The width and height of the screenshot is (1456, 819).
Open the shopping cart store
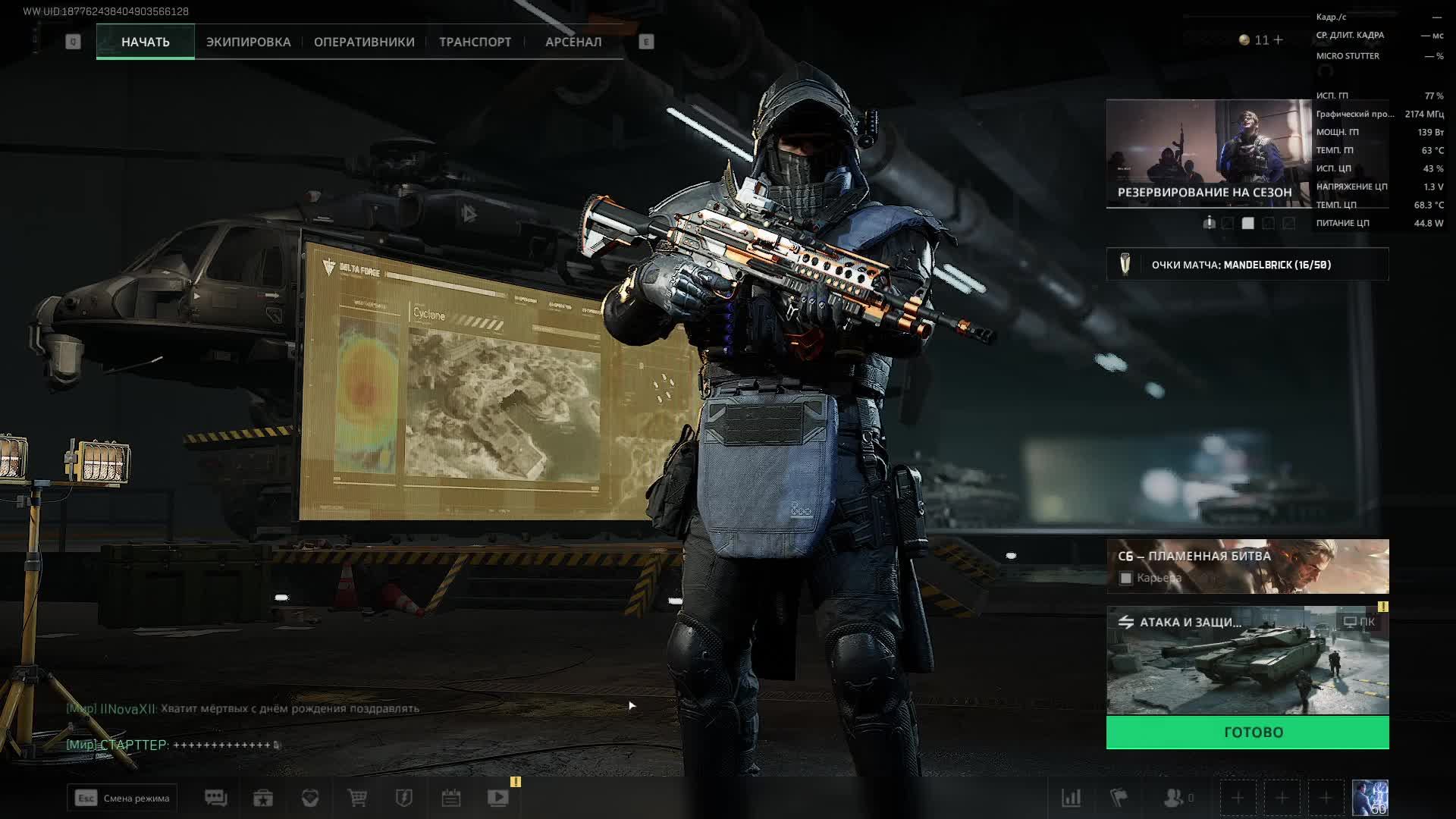(x=357, y=798)
